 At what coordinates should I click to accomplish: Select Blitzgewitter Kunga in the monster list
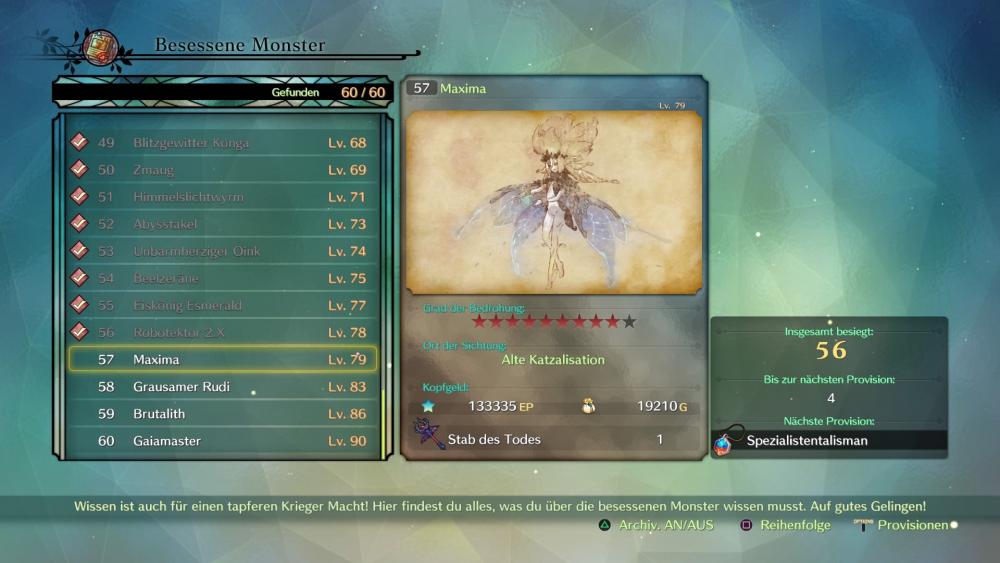tap(222, 143)
